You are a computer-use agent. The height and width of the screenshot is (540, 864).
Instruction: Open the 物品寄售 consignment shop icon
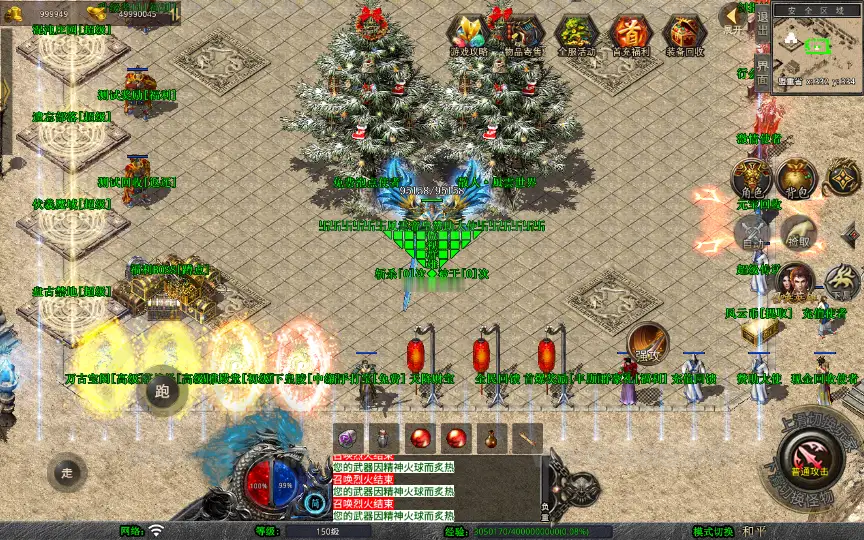(x=520, y=34)
